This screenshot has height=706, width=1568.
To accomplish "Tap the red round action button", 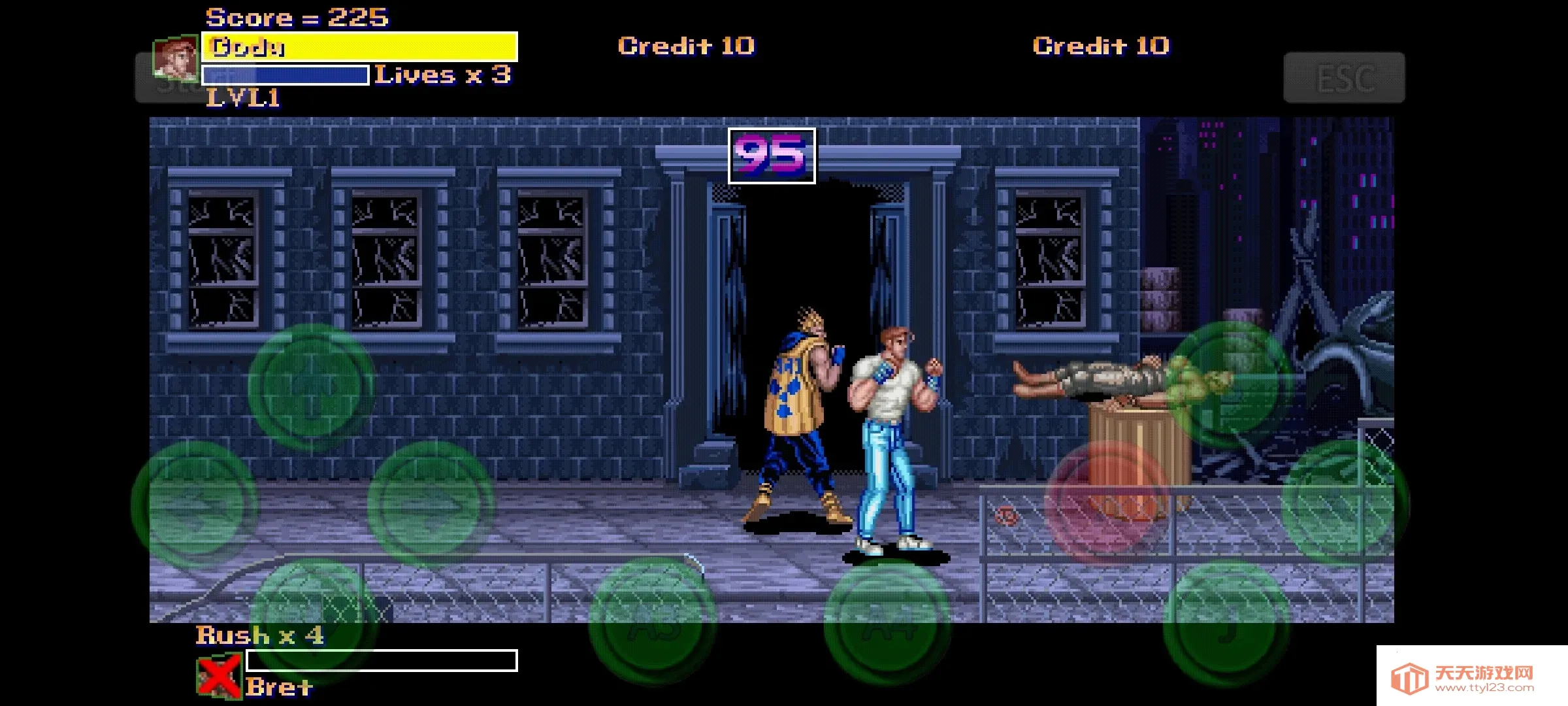I will (1109, 504).
